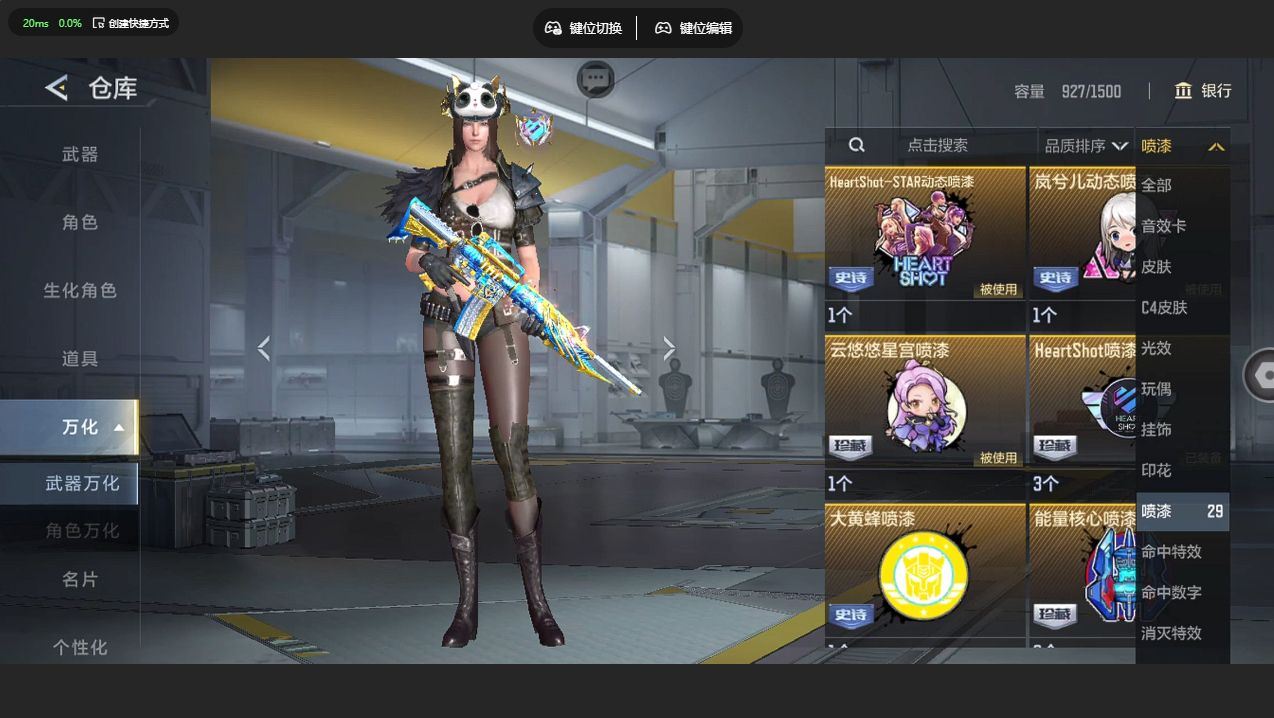Switch to the 角色 category
Viewport: 1274px width, 718px height.
click(x=80, y=222)
